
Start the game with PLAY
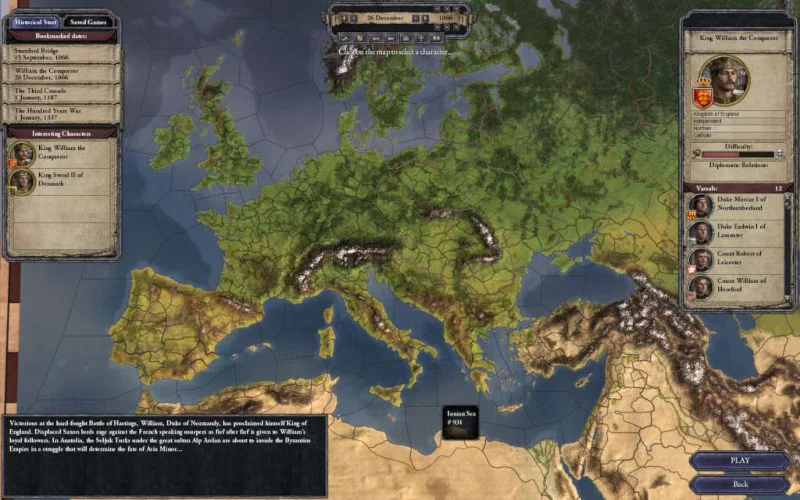(739, 461)
